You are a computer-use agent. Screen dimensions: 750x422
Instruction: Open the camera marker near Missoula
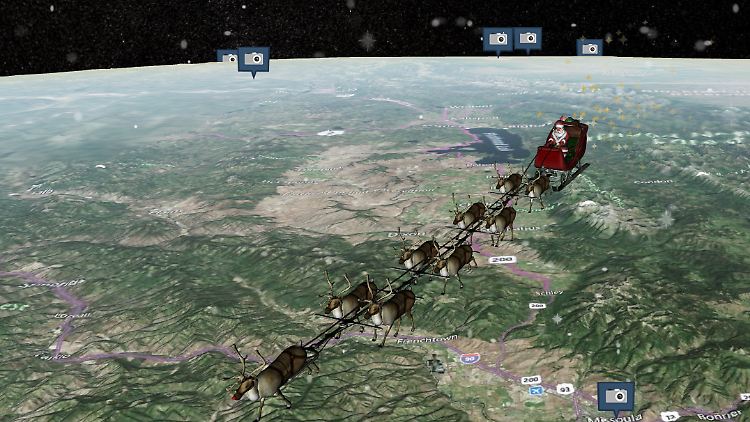616,396
